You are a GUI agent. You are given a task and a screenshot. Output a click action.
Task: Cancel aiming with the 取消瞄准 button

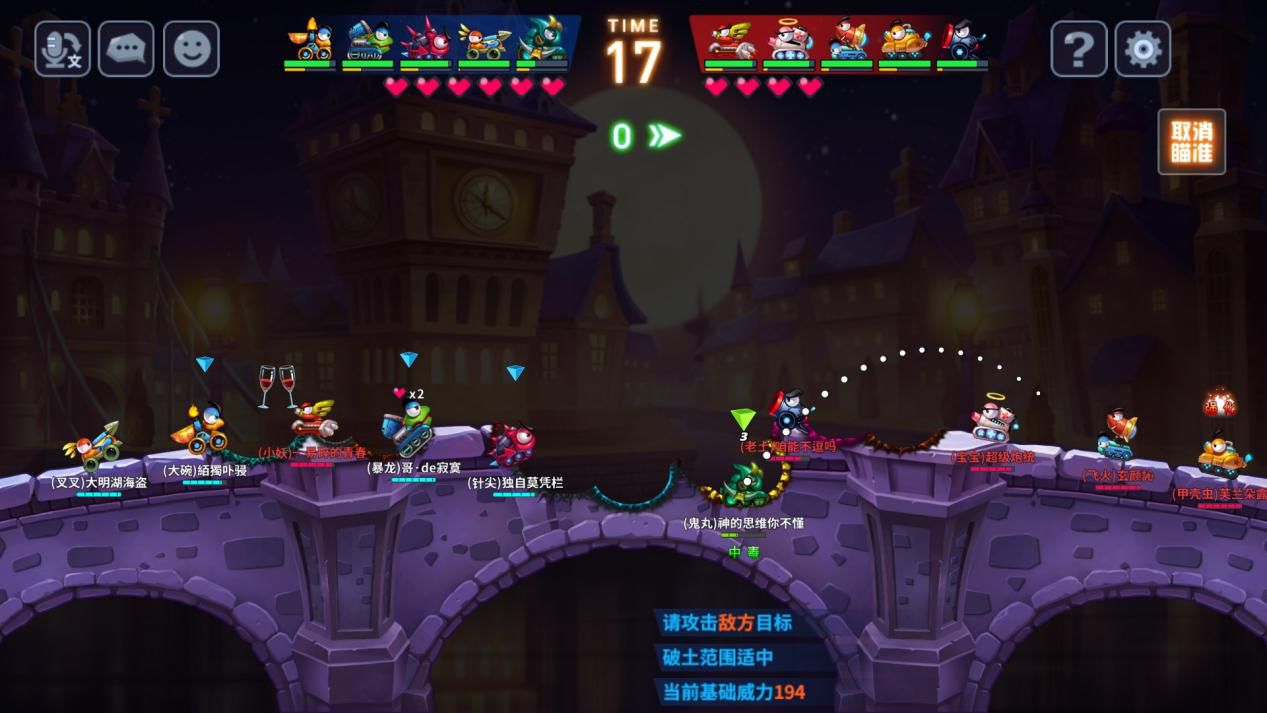[x=1191, y=142]
